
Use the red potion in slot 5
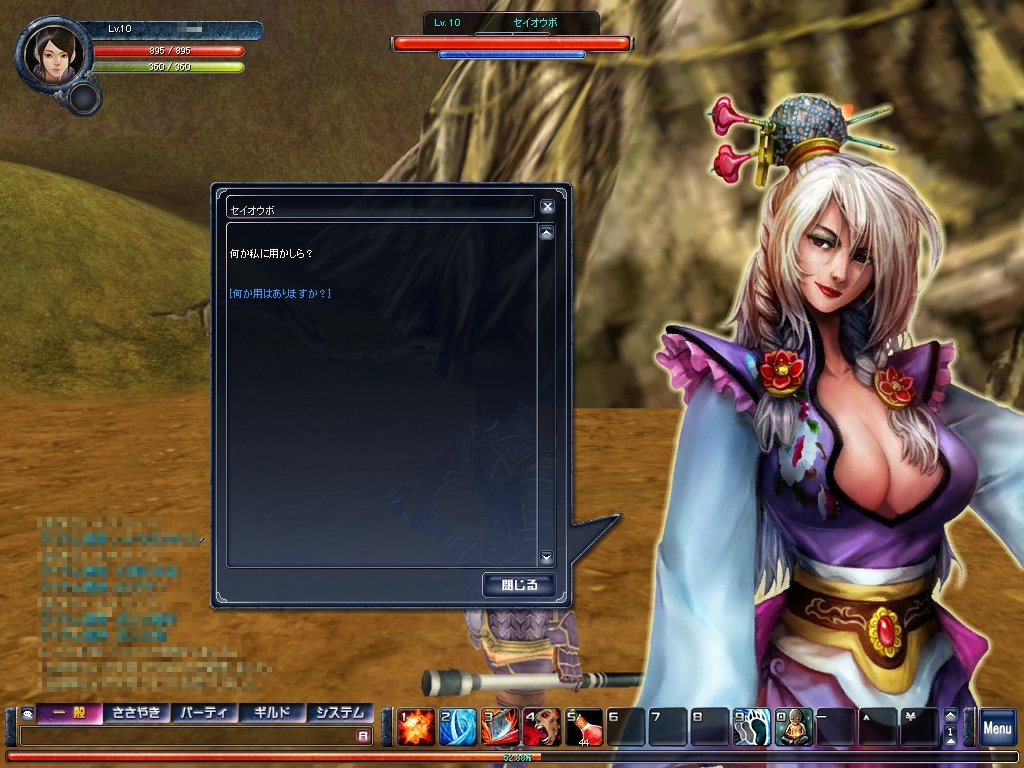tap(583, 727)
